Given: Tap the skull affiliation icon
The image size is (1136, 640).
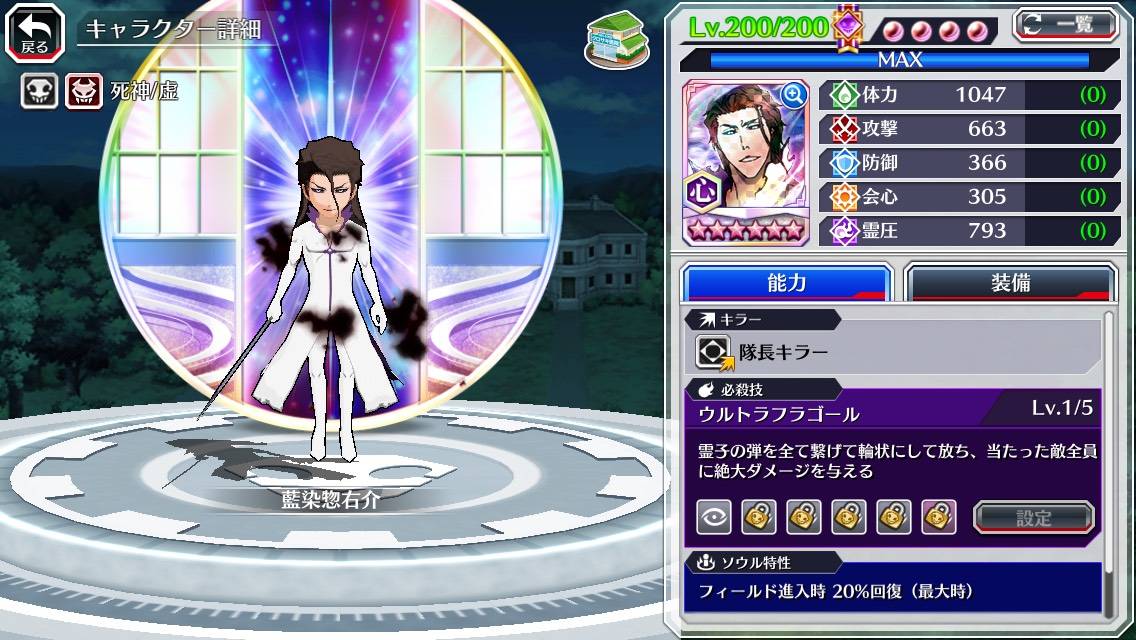Looking at the screenshot, I should pyautogui.click(x=39, y=92).
